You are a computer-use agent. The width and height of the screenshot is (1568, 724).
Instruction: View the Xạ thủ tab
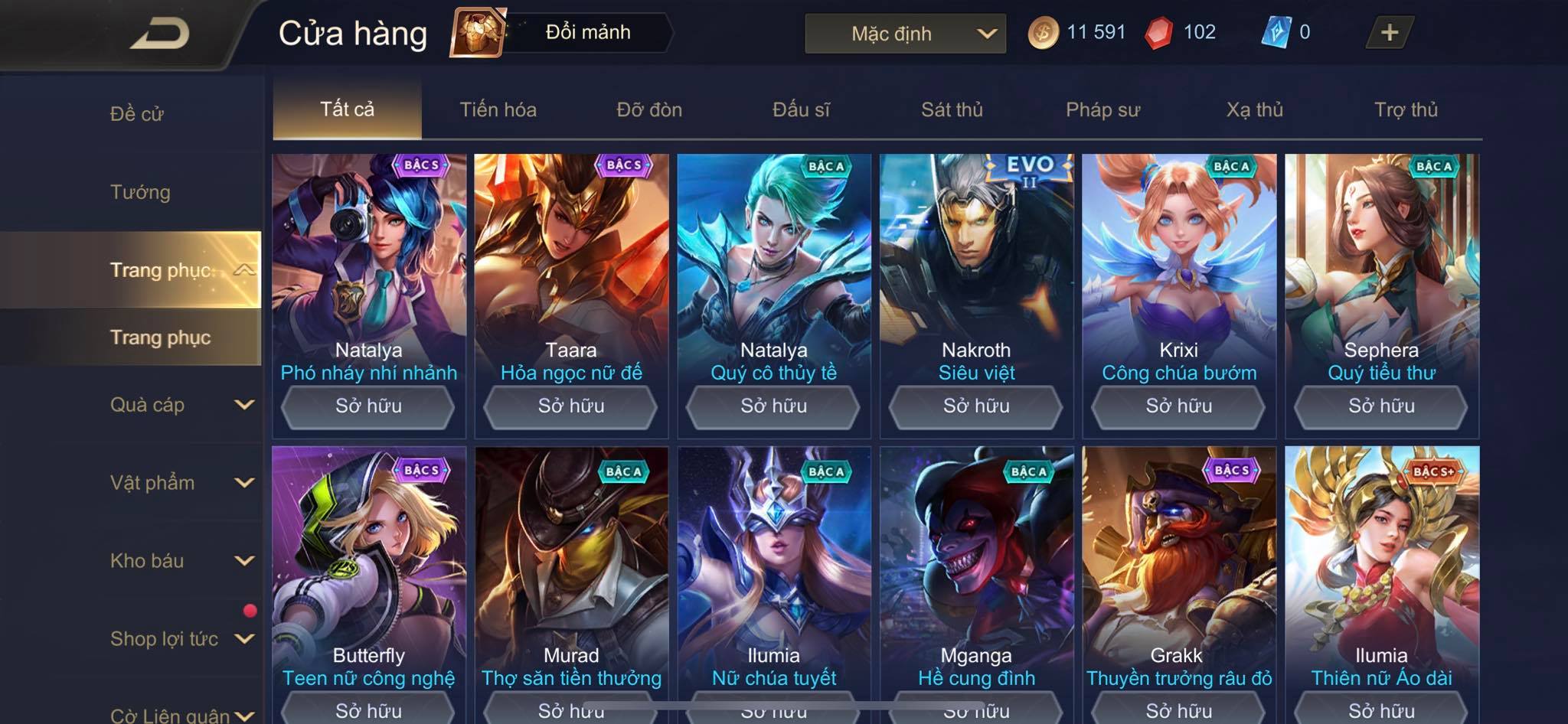tap(1254, 109)
